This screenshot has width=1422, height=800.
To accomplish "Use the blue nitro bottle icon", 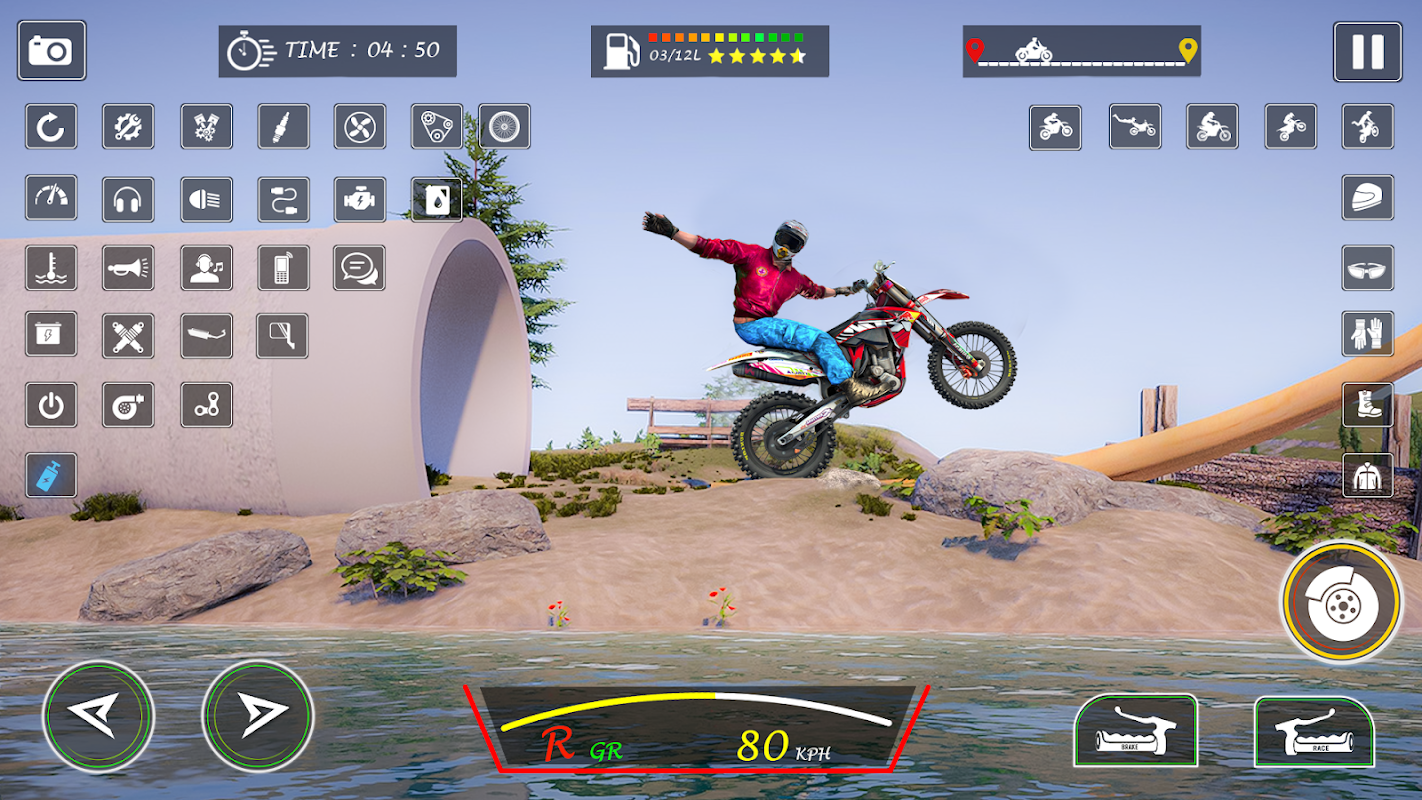I will click(51, 475).
